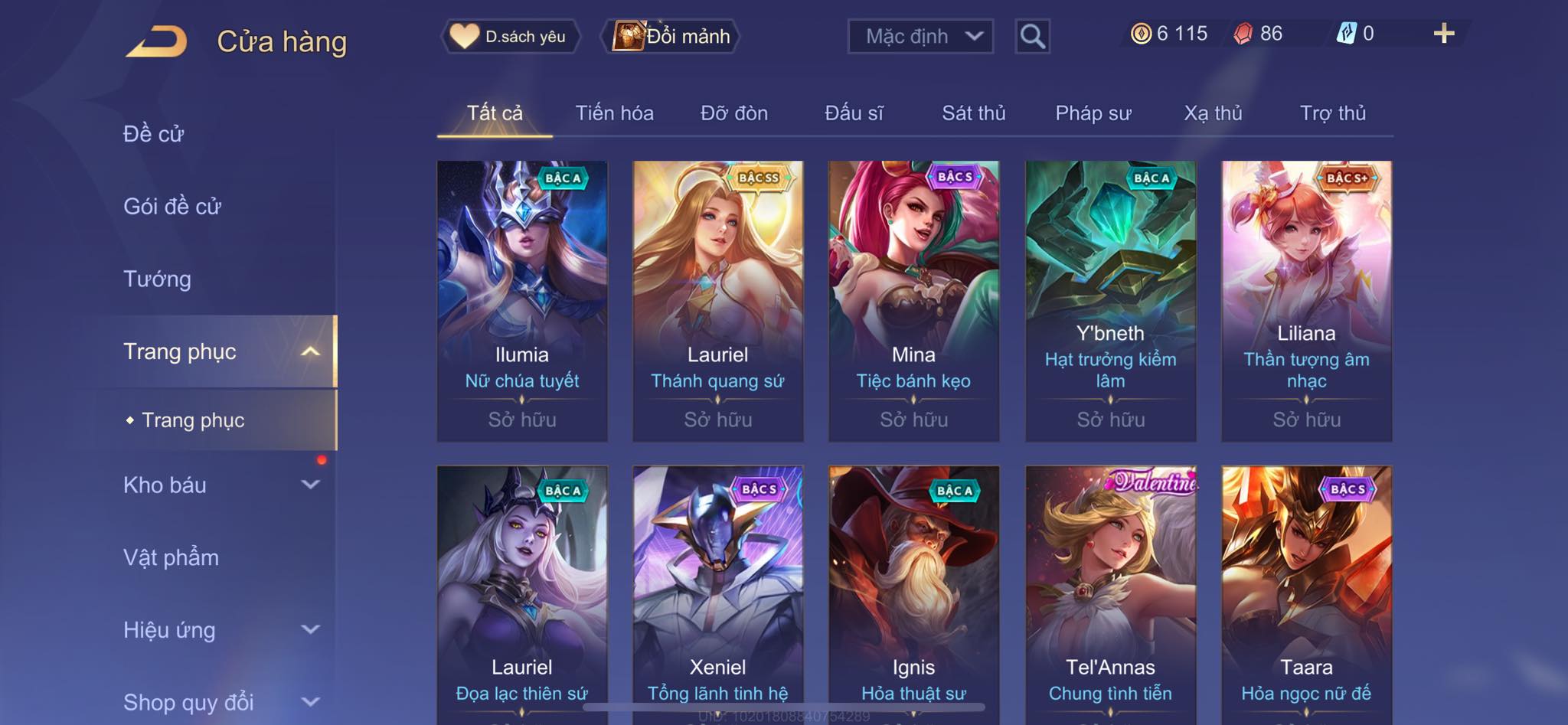Switch to the Trợ thủ tab
Screen dimensions: 1568x725
pos(1332,113)
